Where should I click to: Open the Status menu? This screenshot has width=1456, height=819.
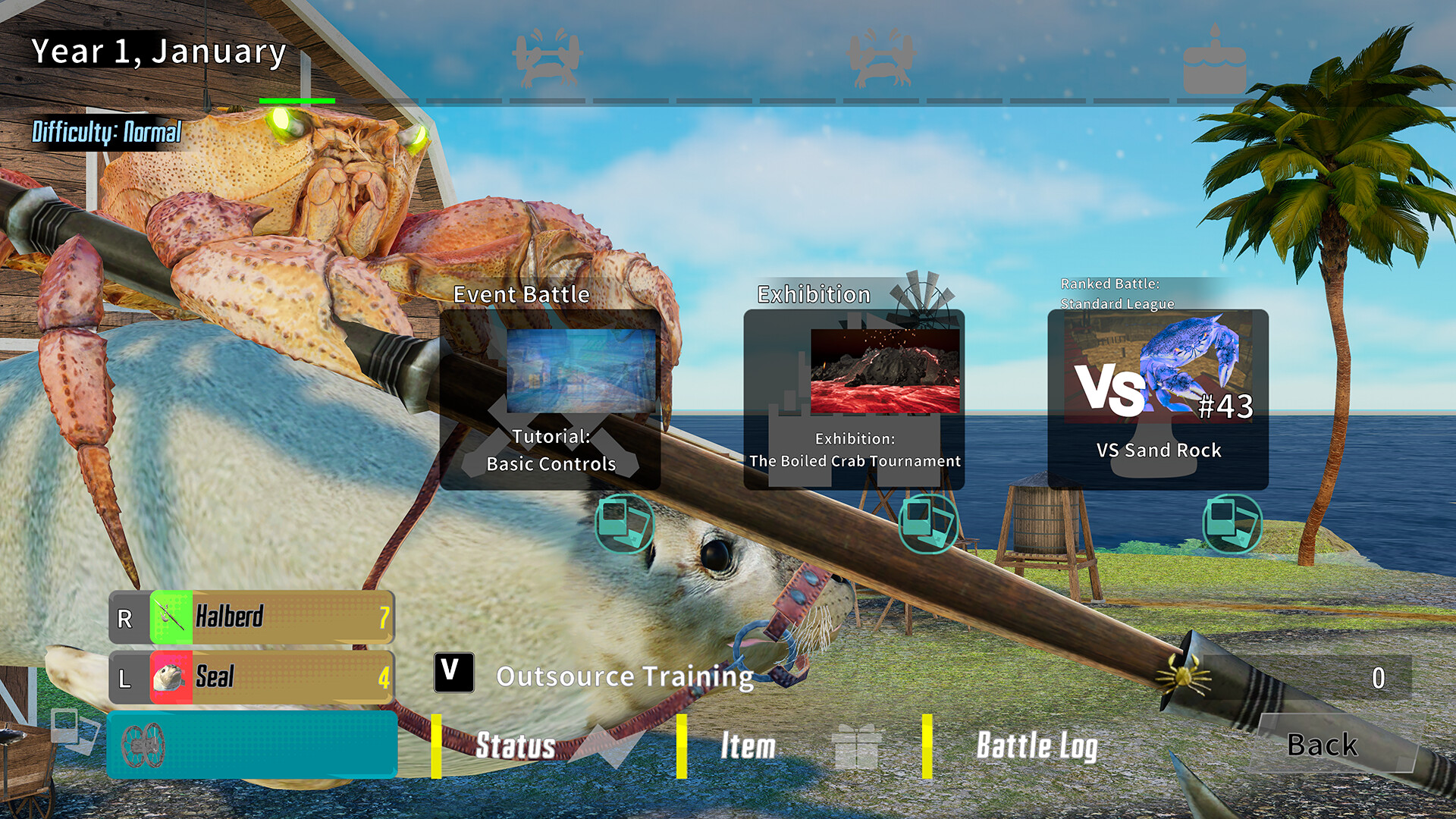click(x=516, y=747)
